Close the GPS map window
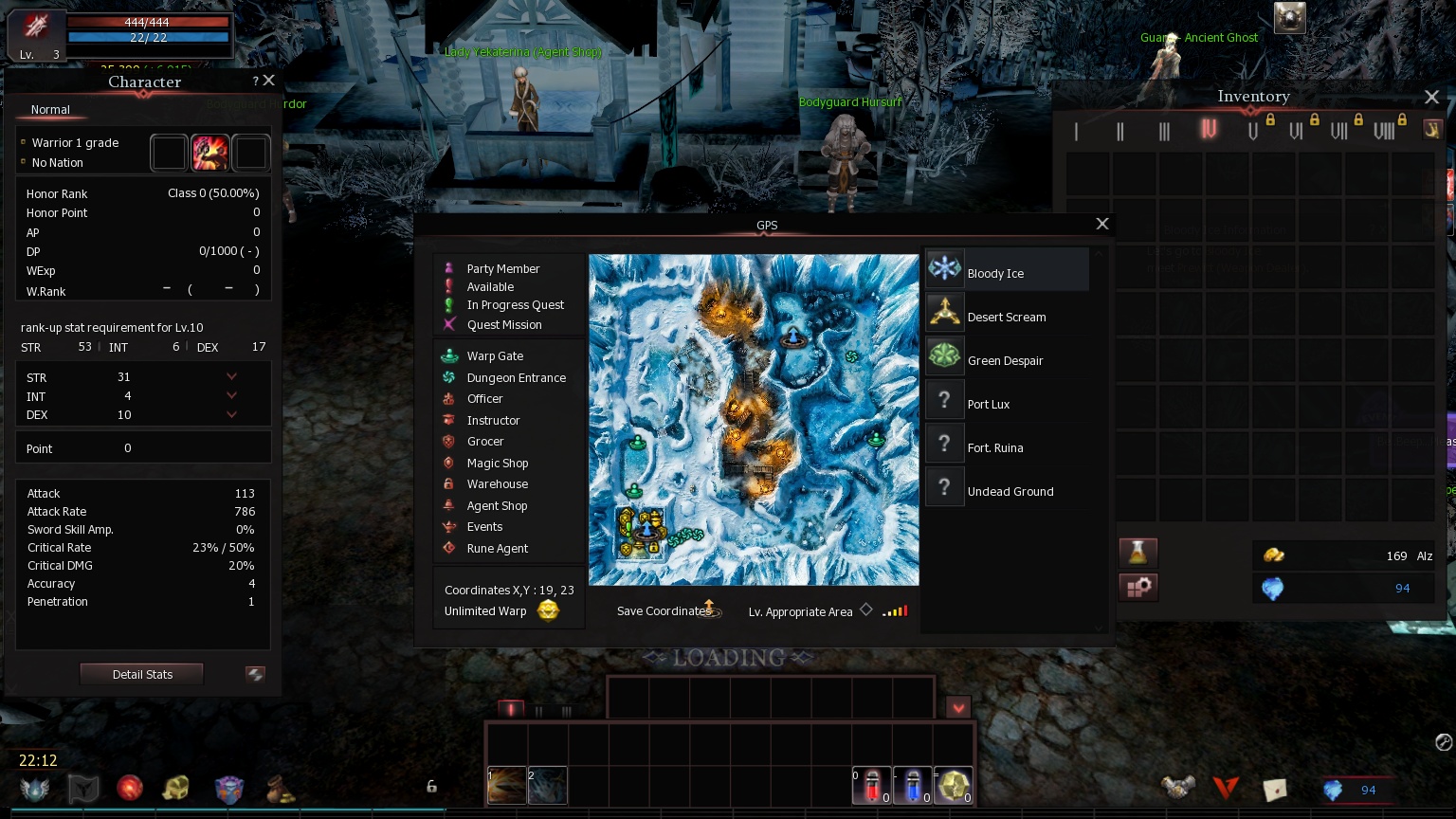 pos(1101,224)
